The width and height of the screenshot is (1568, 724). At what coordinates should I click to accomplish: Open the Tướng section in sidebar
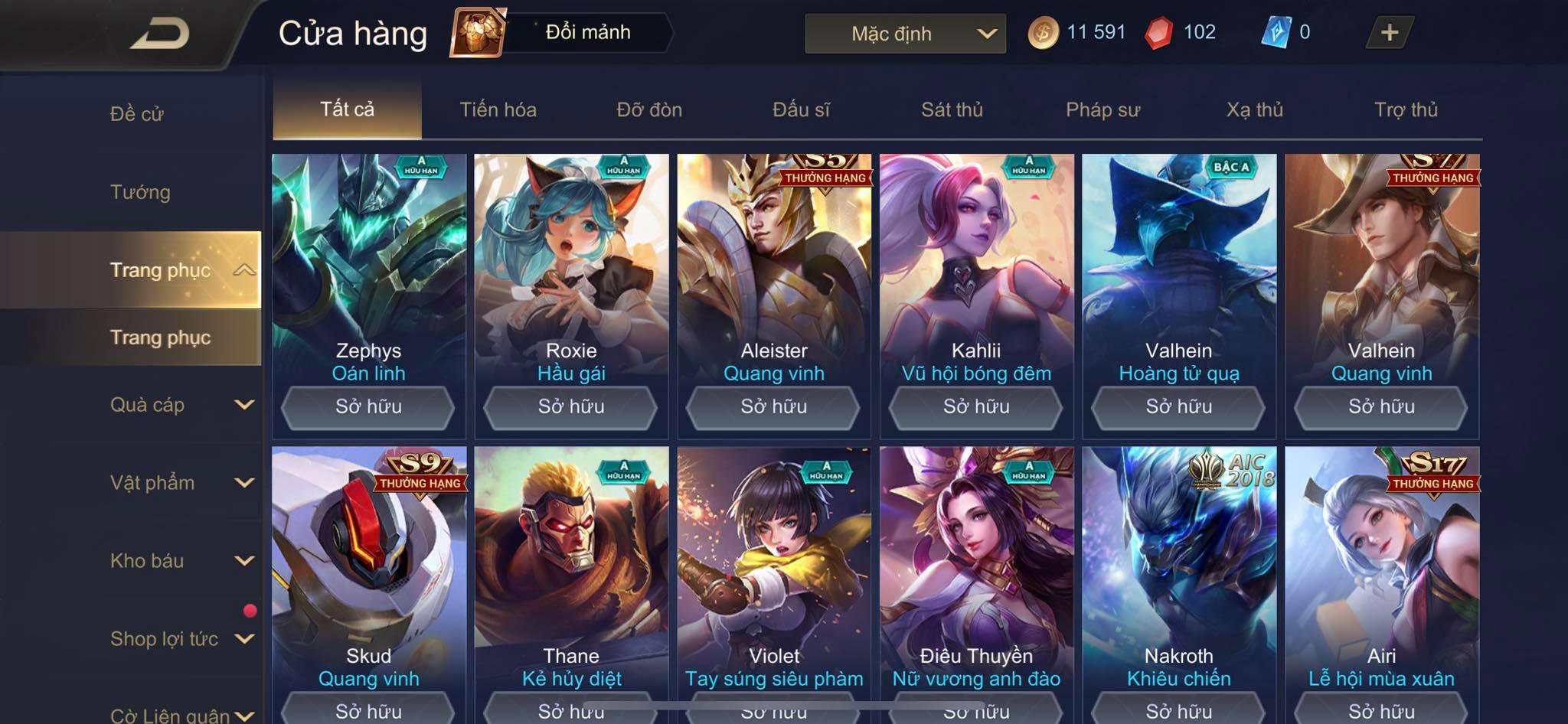coord(140,192)
